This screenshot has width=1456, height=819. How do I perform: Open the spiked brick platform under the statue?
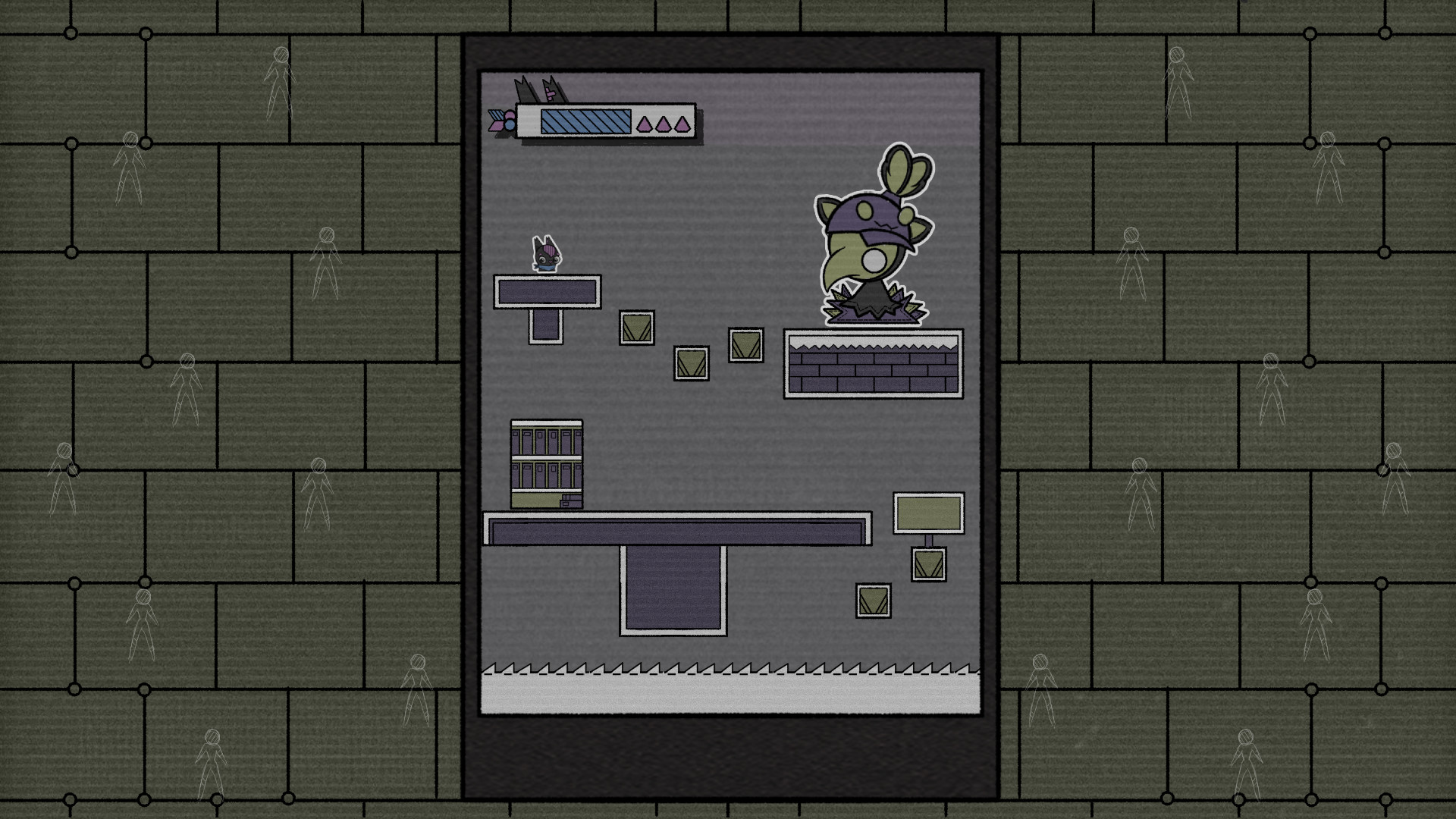coord(872,362)
